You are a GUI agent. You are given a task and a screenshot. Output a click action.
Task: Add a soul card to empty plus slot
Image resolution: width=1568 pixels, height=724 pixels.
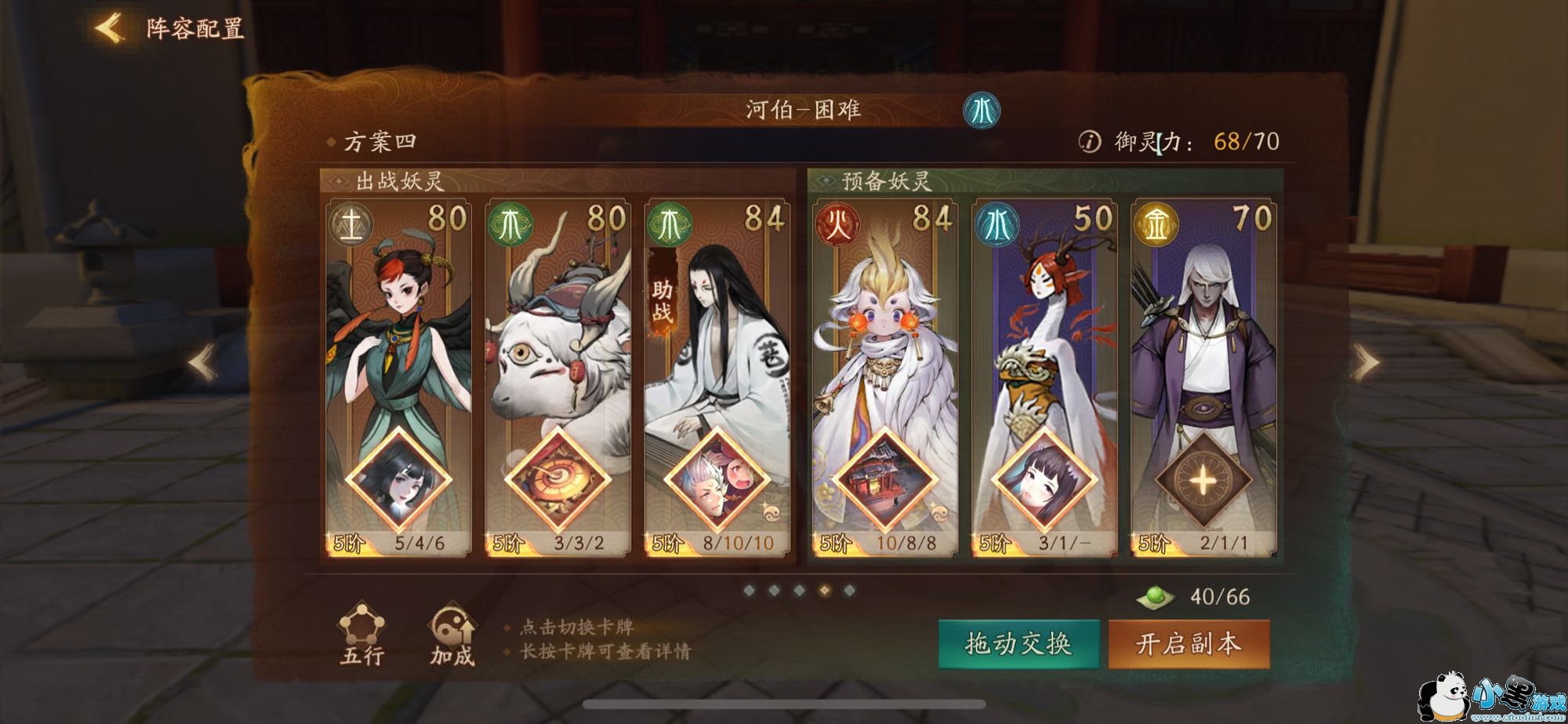click(1203, 480)
